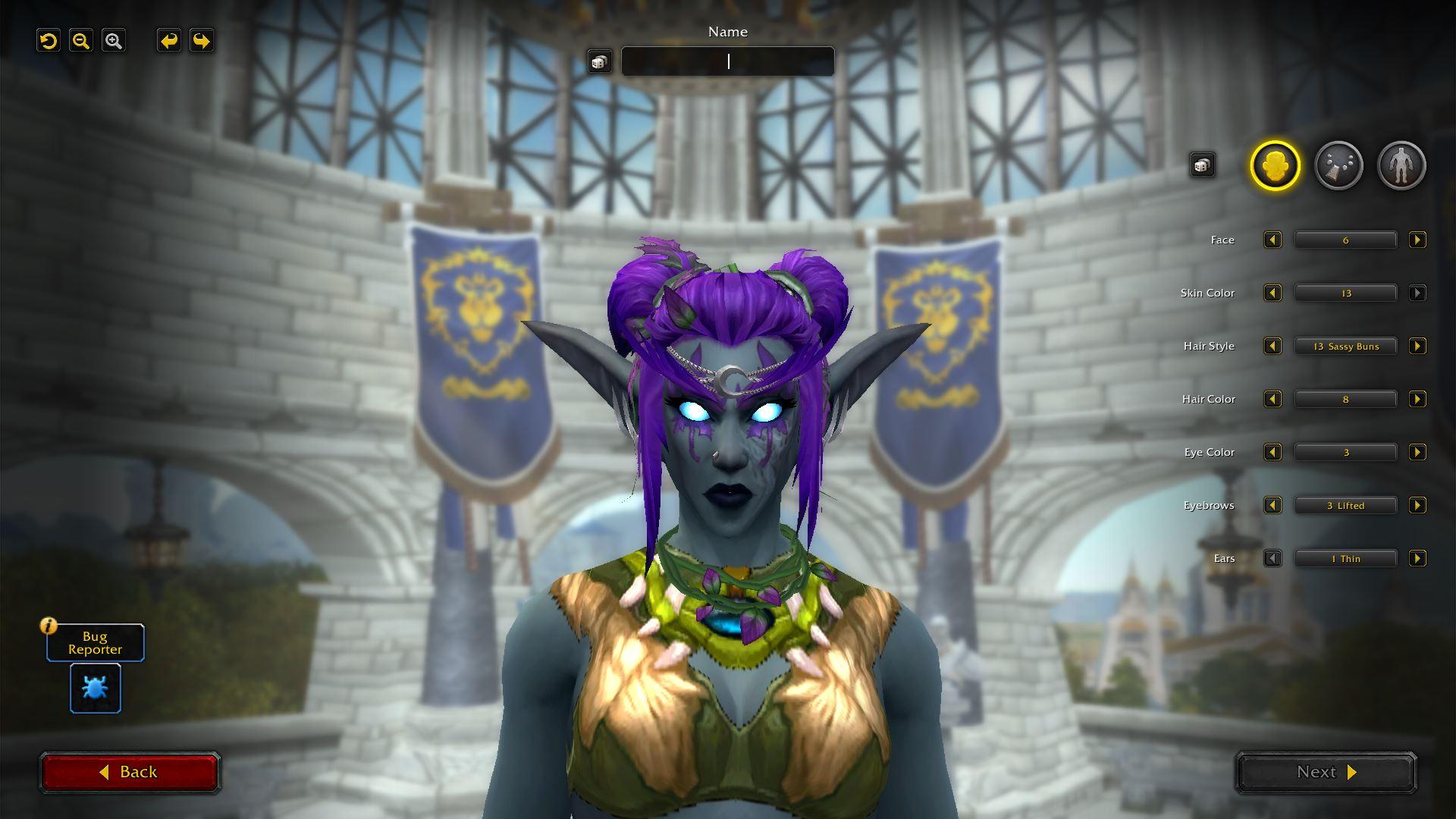1456x819 pixels.
Task: Open the Hair Style Sassy Buns dropdown
Action: pos(1345,347)
